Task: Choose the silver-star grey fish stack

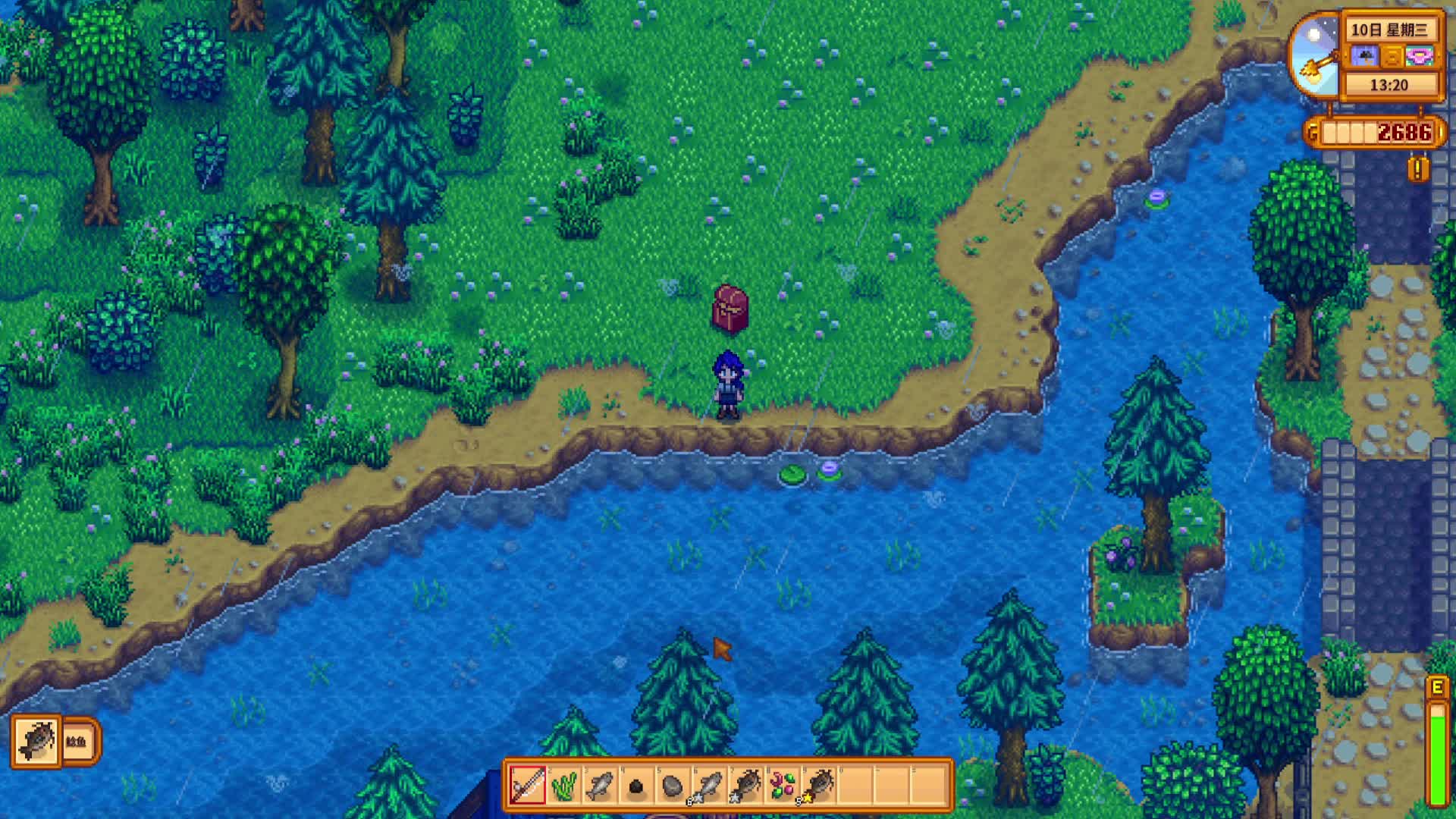Action: pyautogui.click(x=709, y=784)
